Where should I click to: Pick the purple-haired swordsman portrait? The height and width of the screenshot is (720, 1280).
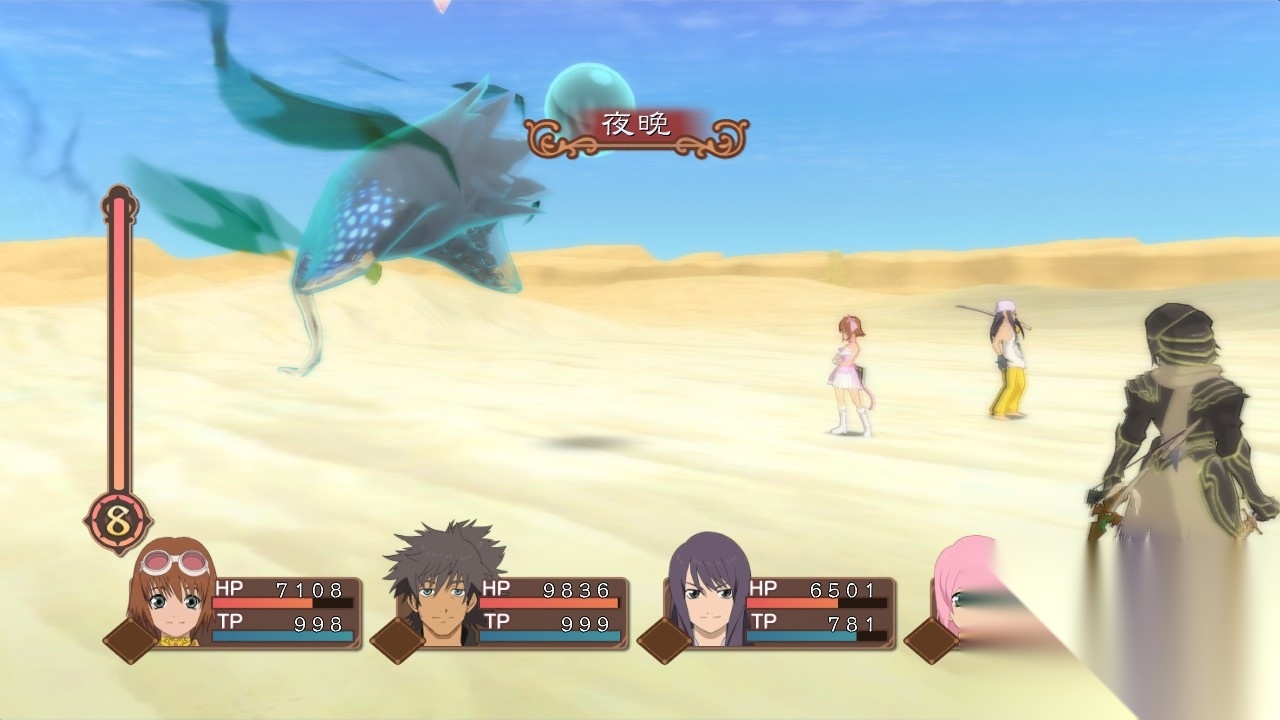(707, 592)
